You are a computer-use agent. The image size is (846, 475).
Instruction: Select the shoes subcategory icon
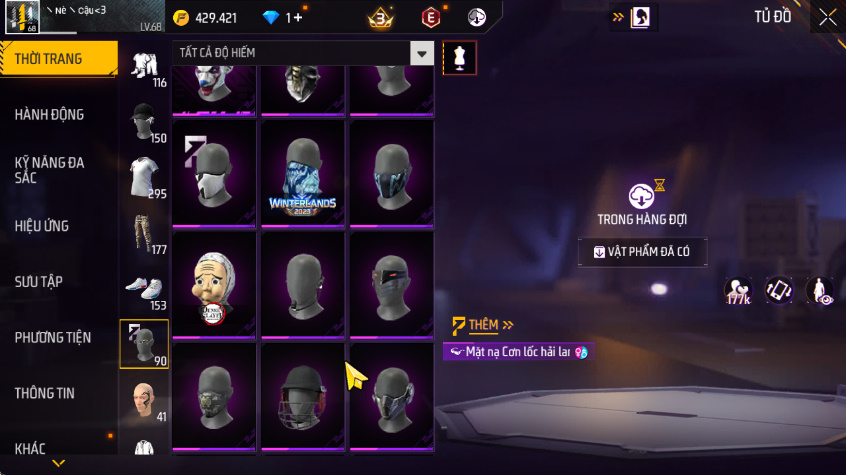pyautogui.click(x=143, y=289)
